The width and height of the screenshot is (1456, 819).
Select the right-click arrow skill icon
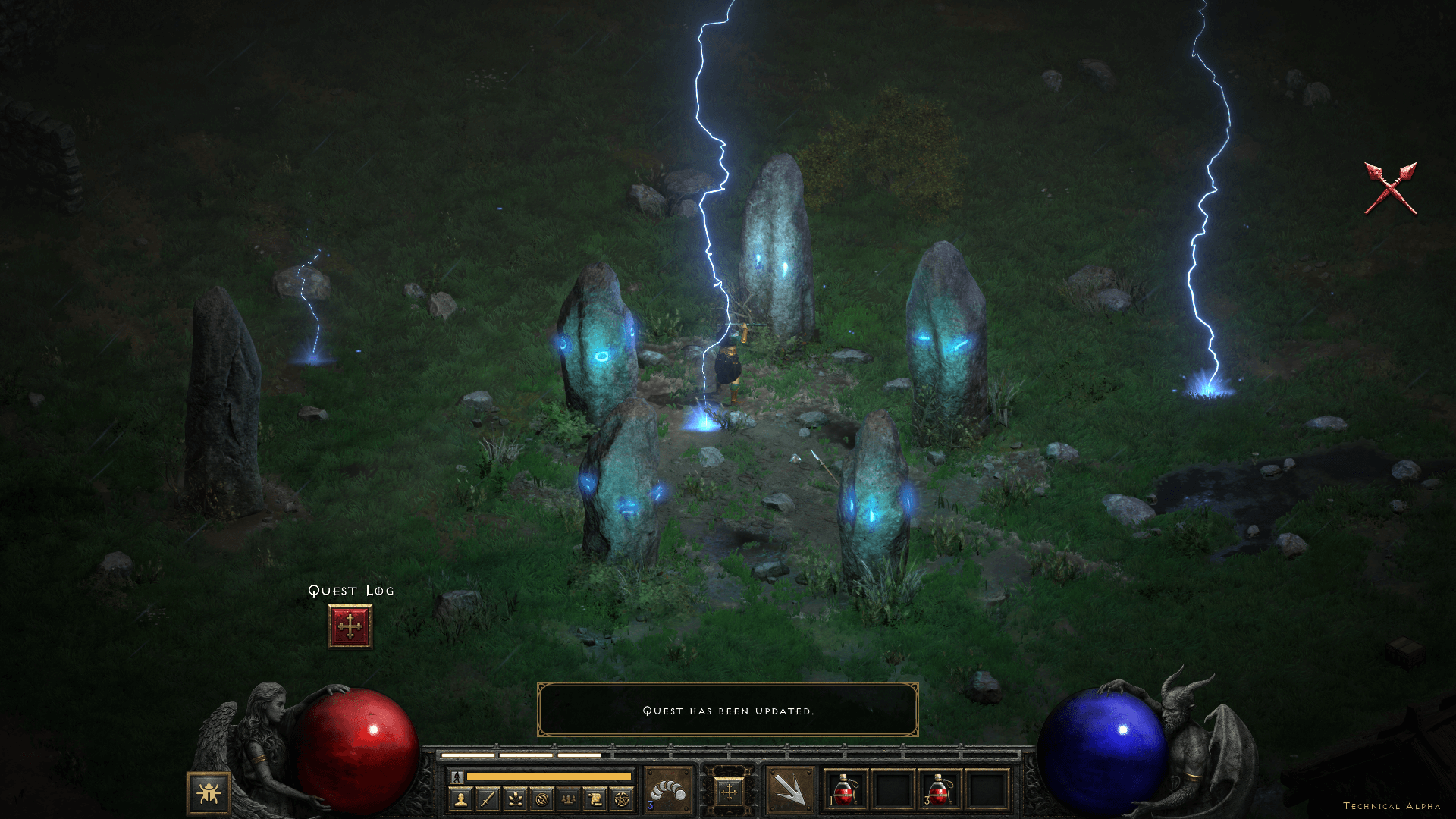789,790
